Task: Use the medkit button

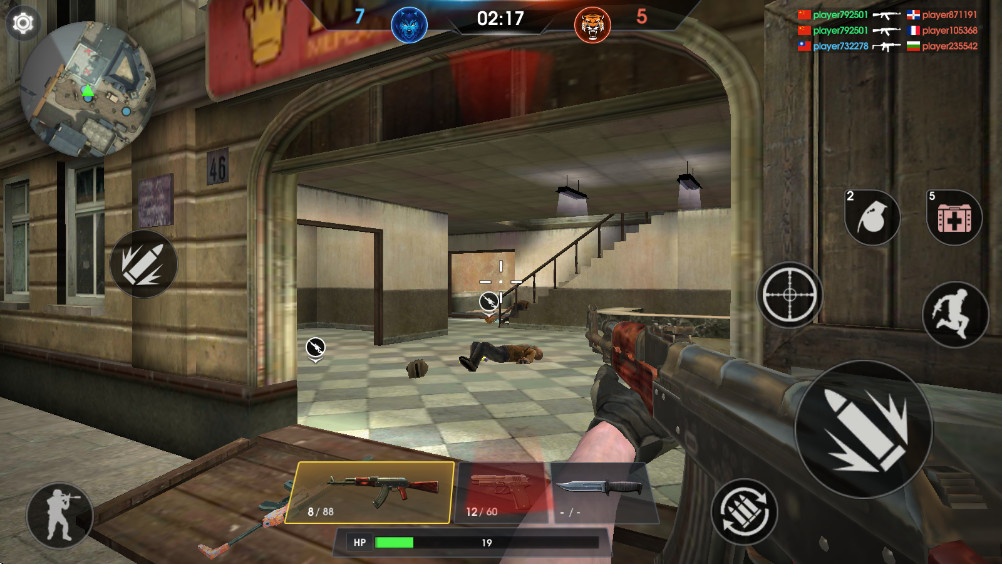Action: (x=953, y=217)
